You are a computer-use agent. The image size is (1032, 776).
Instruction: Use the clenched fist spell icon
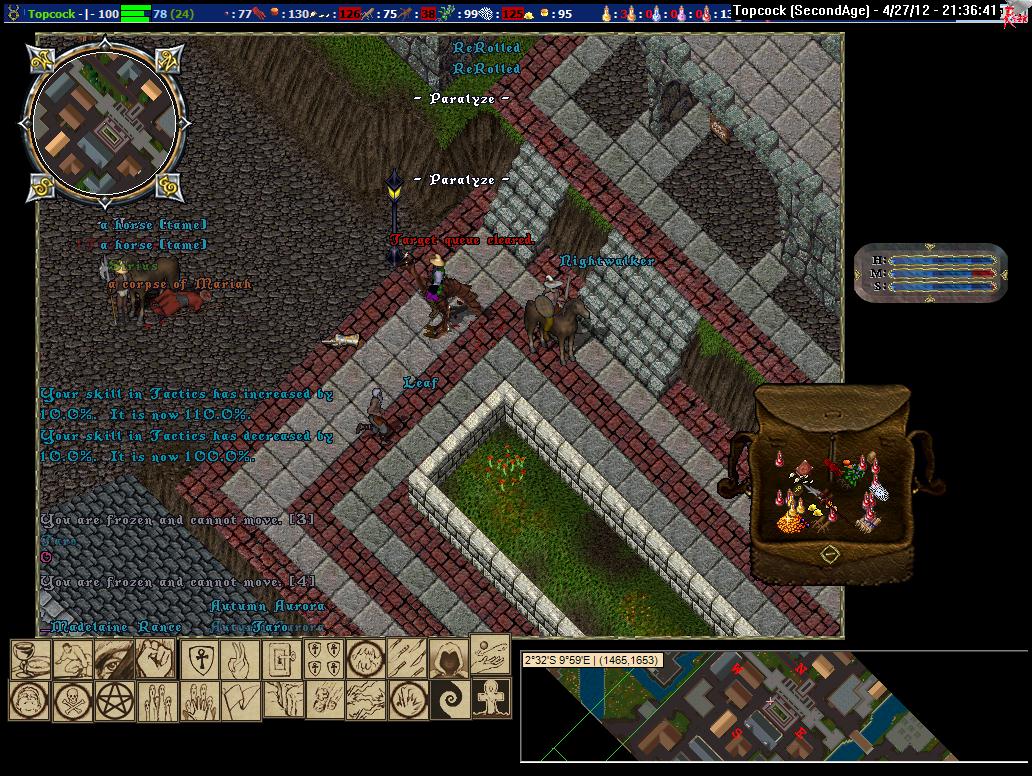tap(155, 659)
